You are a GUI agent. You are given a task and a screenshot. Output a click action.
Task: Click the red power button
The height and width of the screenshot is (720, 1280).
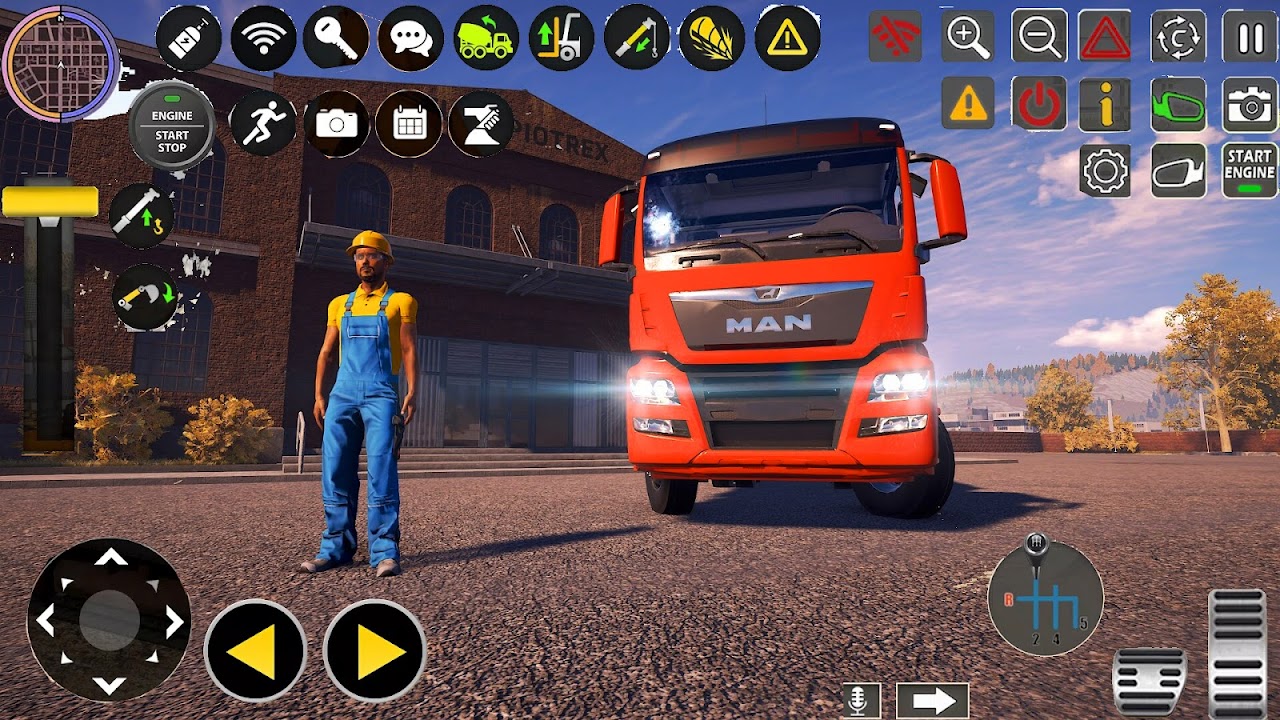(x=1038, y=104)
